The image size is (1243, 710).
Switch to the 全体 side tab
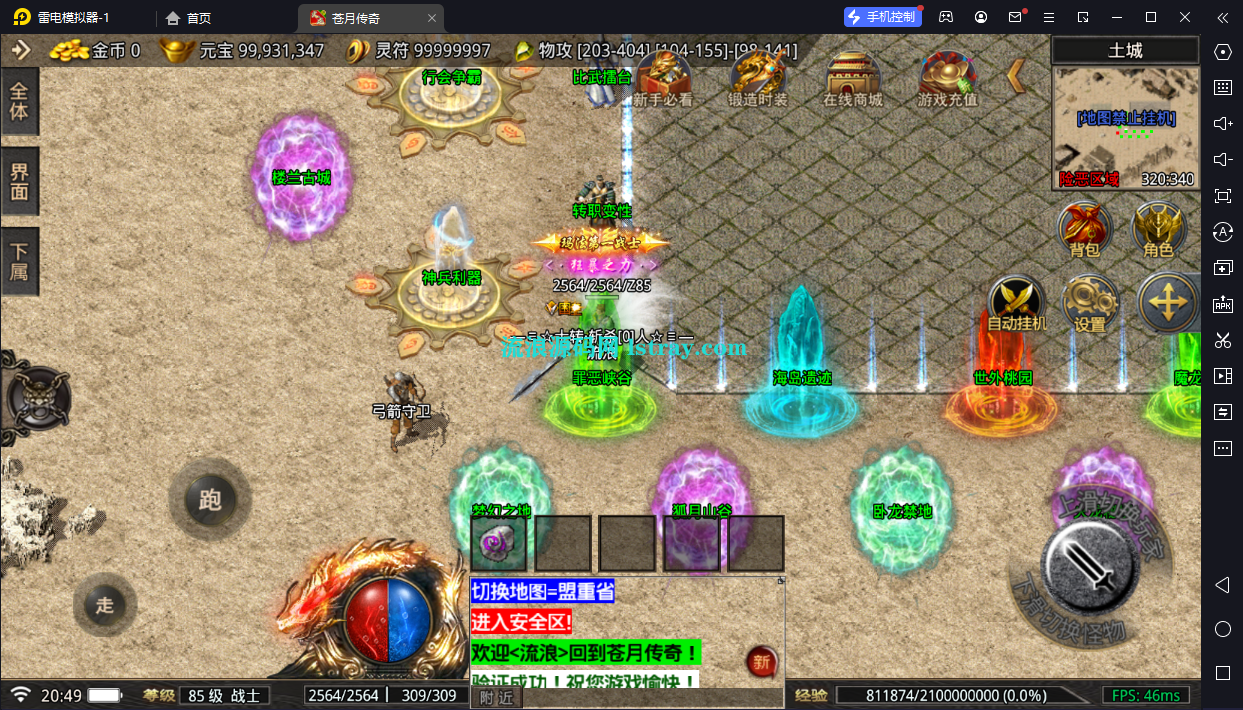click(x=19, y=101)
